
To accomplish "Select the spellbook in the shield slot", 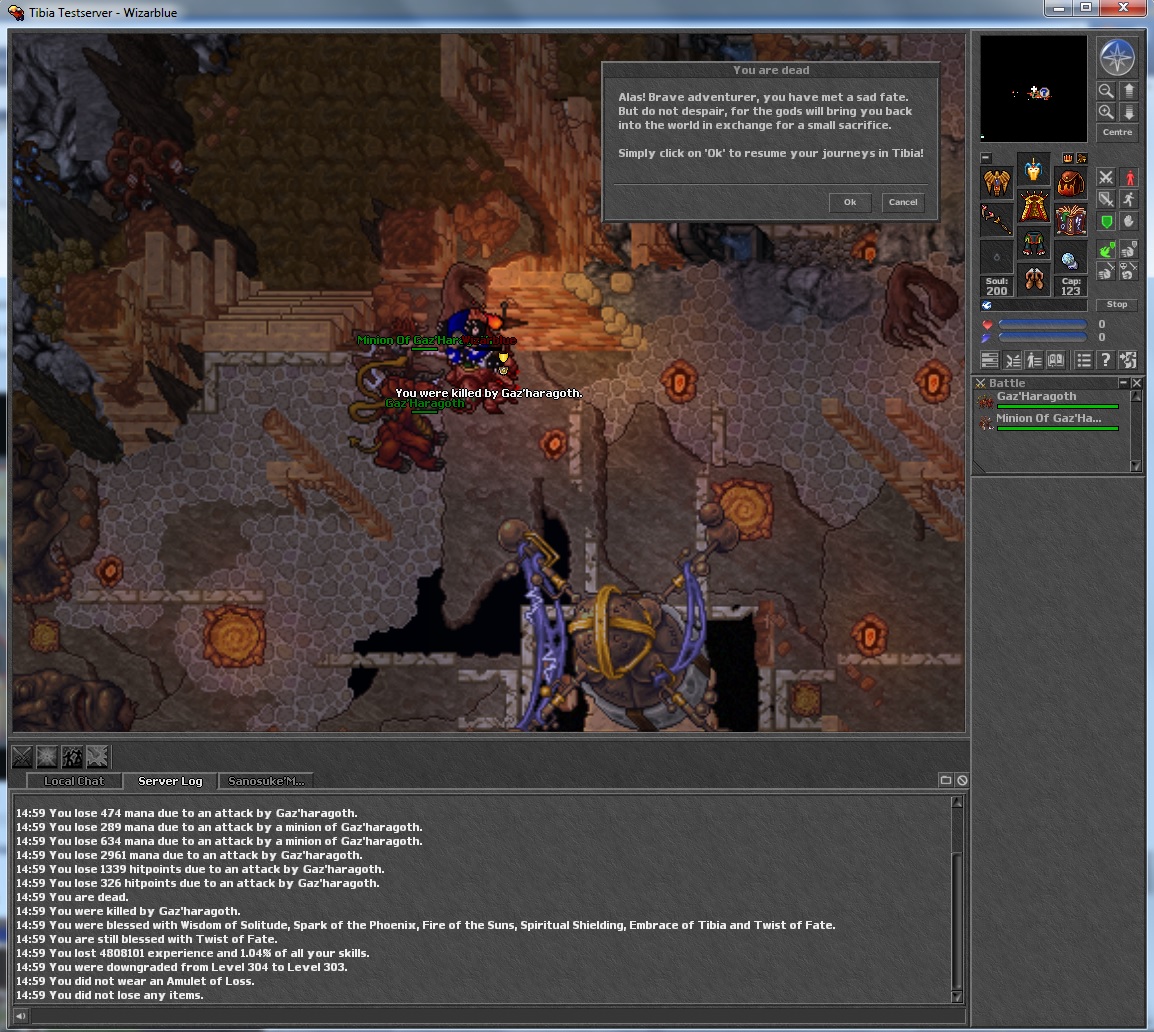I will (1070, 218).
